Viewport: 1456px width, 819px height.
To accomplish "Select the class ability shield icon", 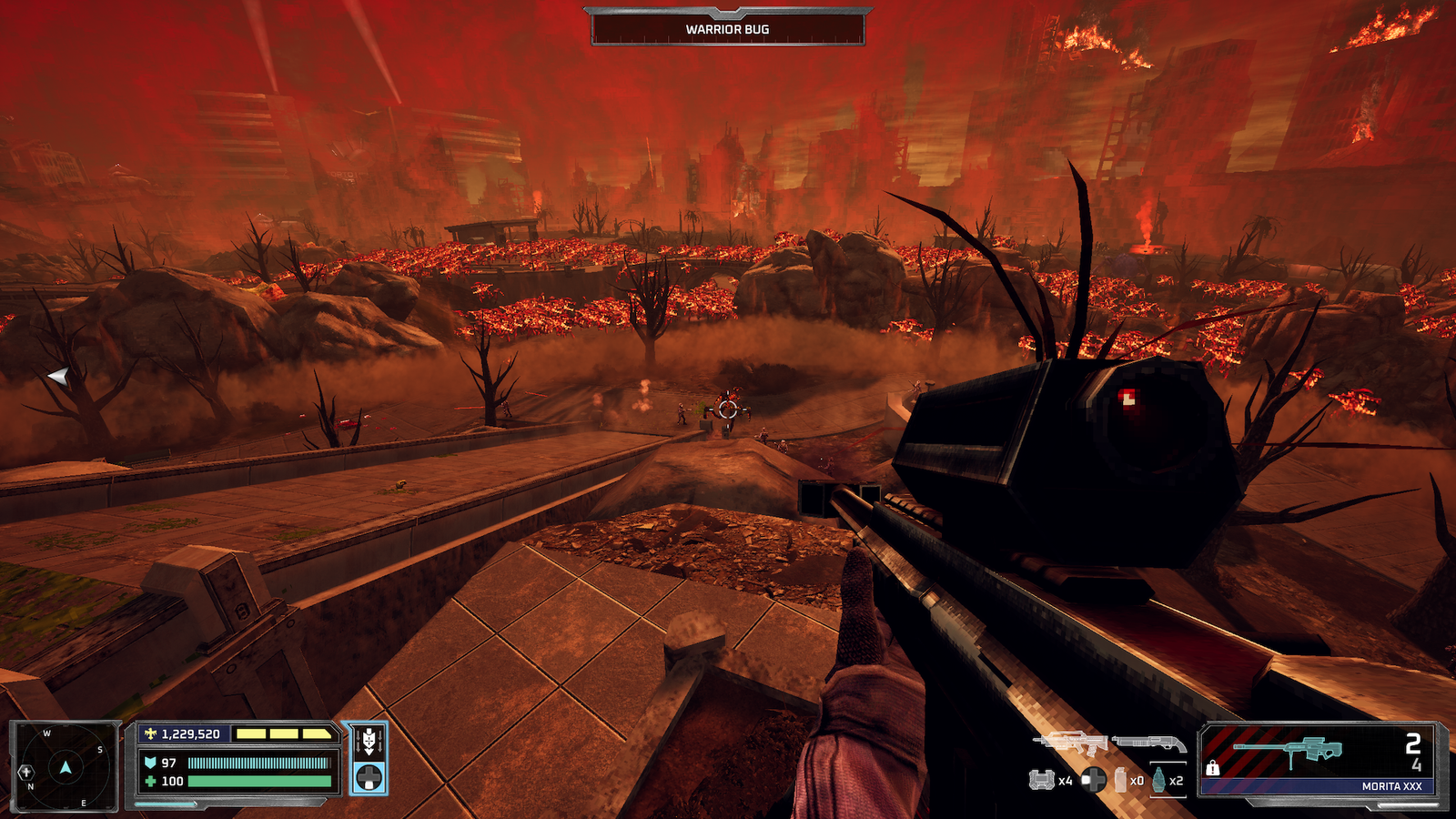I will tap(369, 742).
